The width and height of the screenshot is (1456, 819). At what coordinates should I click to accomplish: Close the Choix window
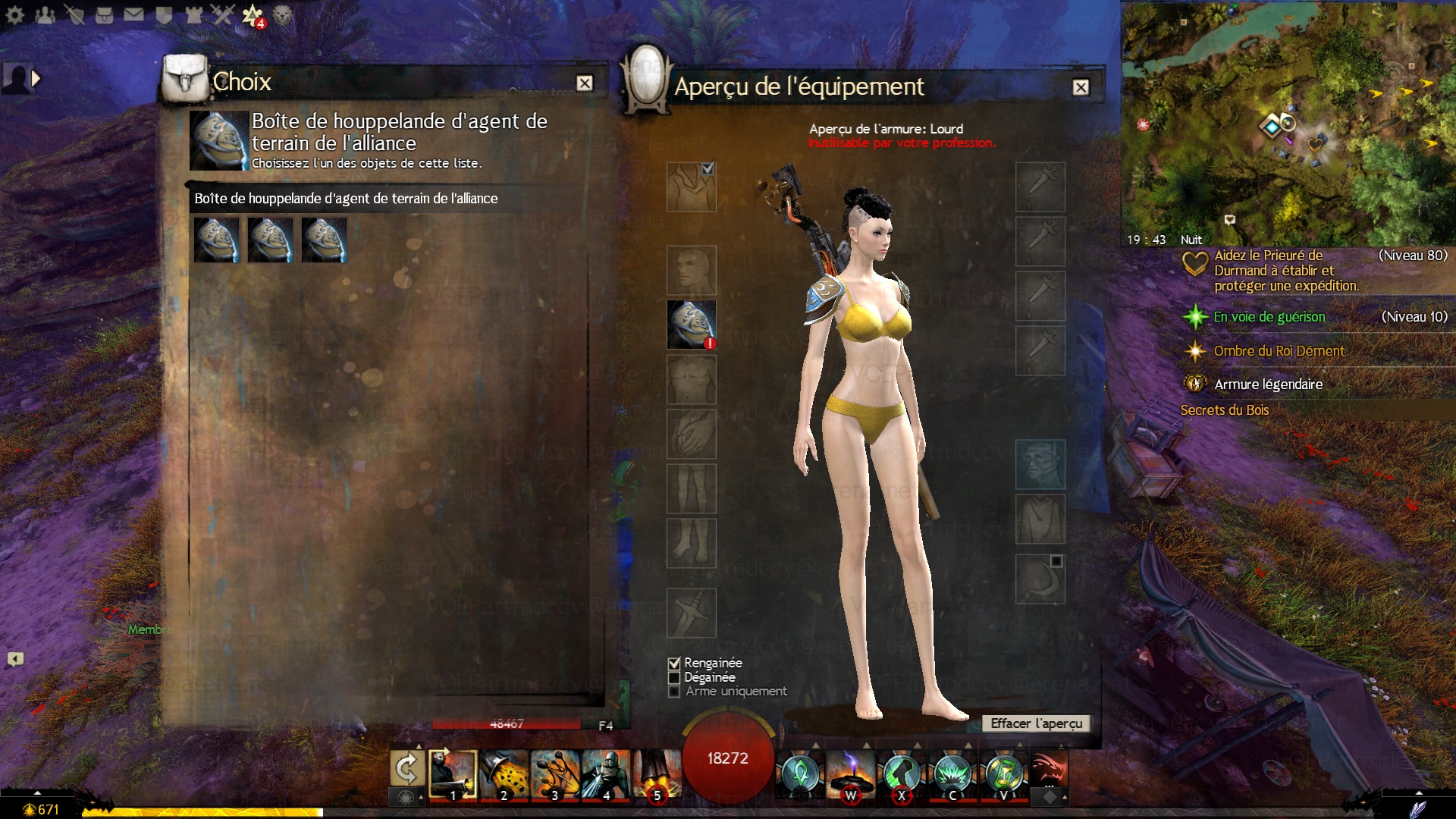(x=585, y=83)
